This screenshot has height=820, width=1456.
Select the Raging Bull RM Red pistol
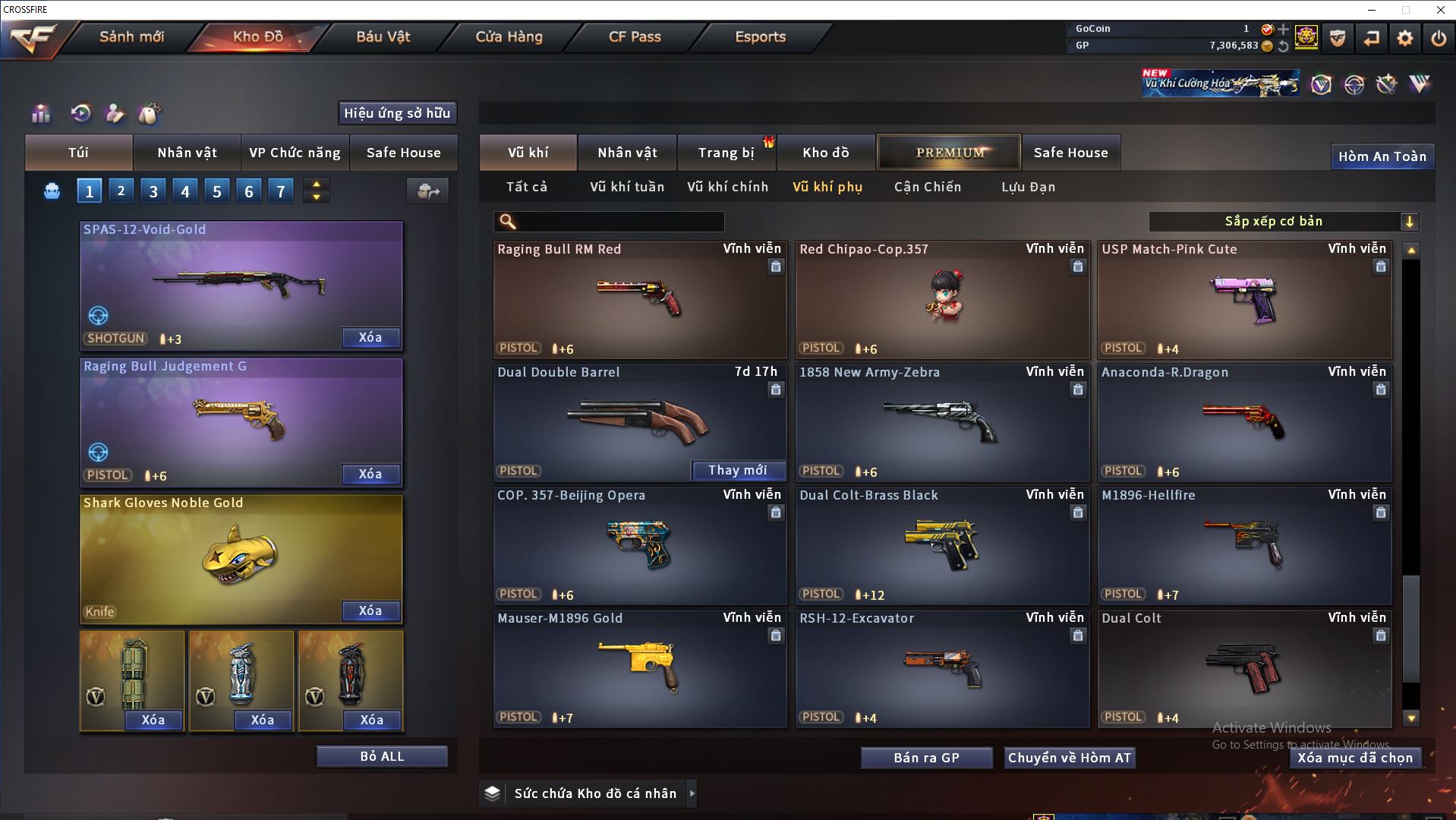[639, 300]
